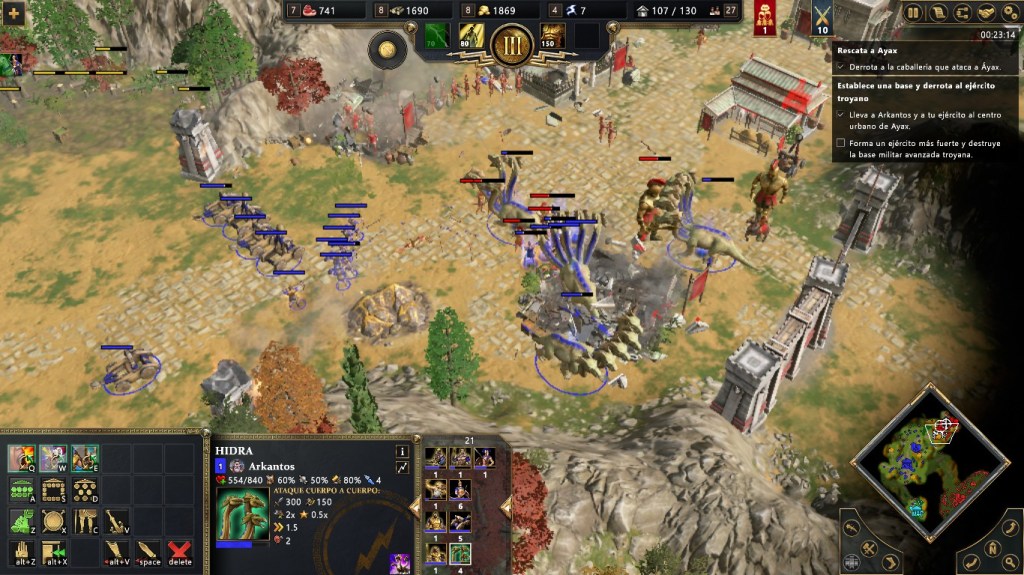Activate the round shield stance command

pyautogui.click(x=53, y=521)
